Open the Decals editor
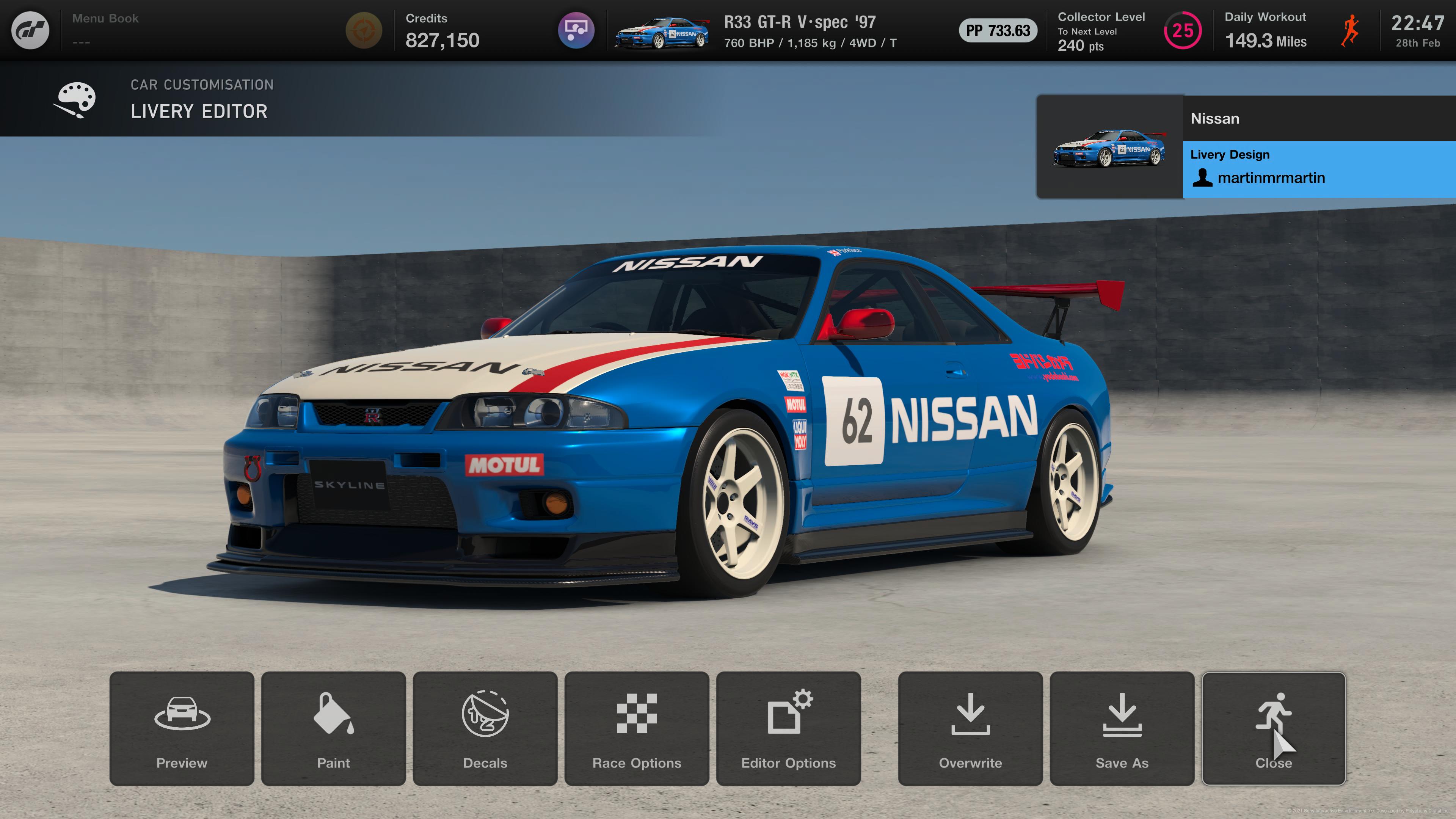Viewport: 1456px width, 819px height. click(485, 728)
